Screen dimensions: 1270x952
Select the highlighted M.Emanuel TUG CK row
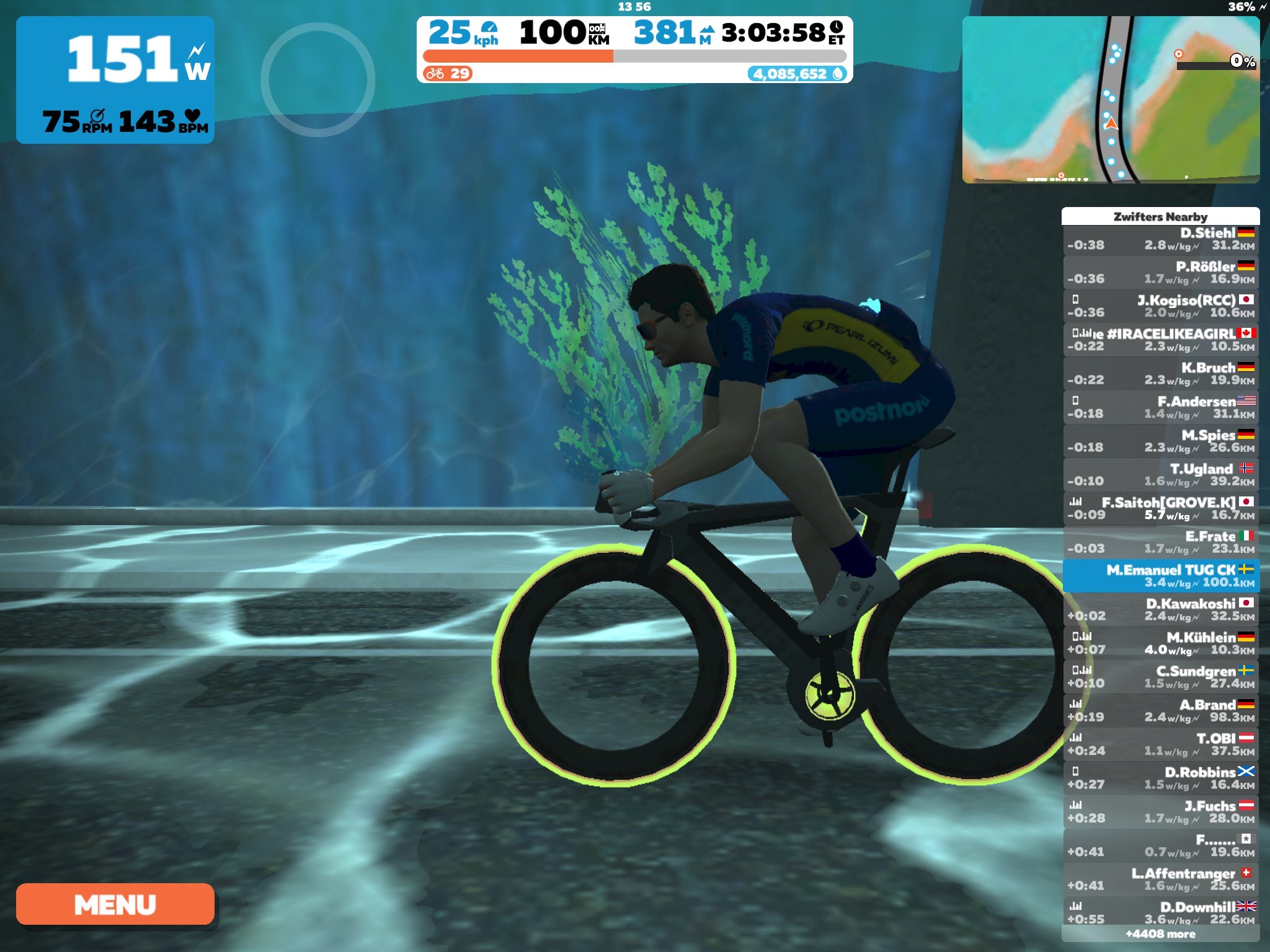click(1160, 576)
